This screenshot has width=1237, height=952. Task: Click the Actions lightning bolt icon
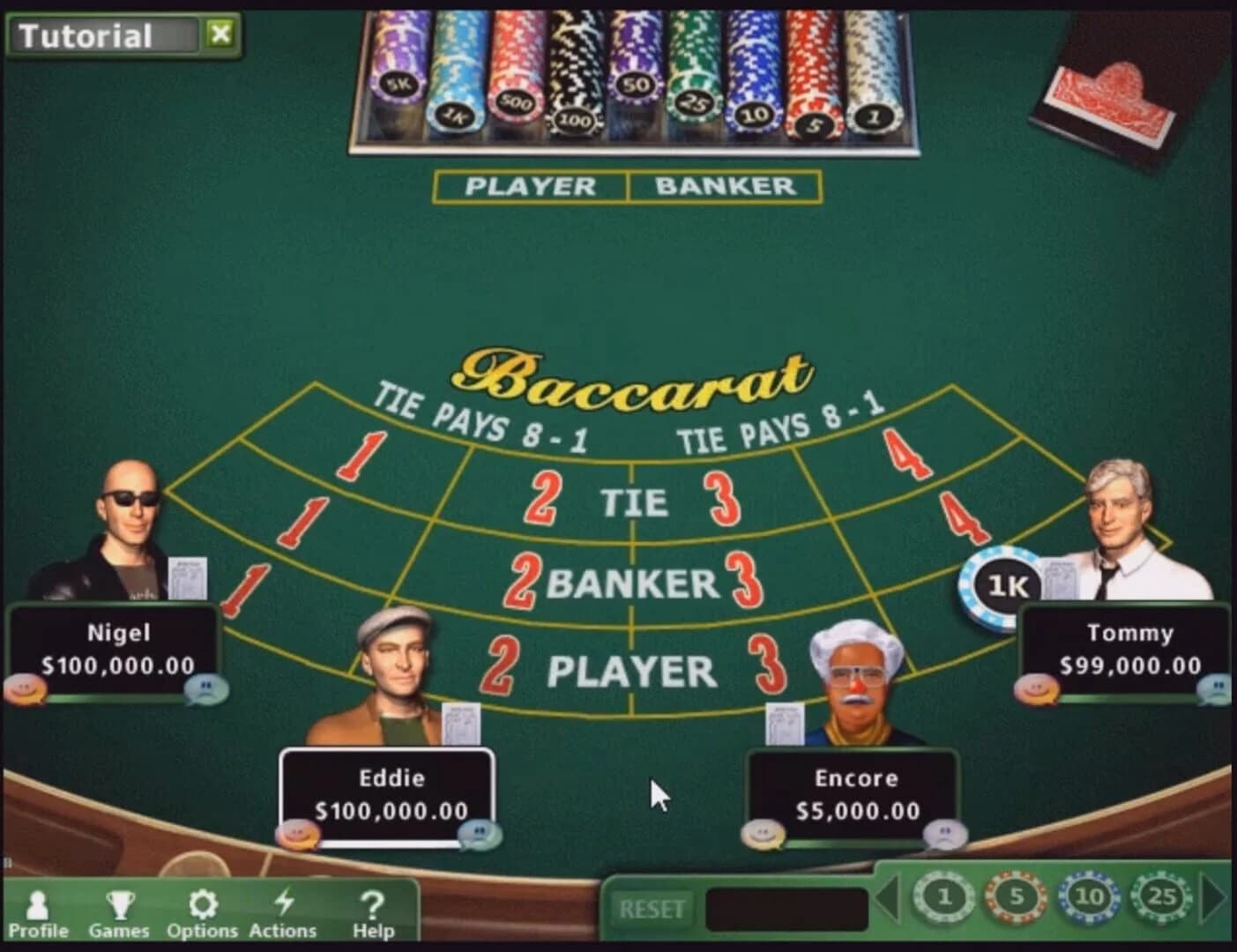pyautogui.click(x=284, y=903)
